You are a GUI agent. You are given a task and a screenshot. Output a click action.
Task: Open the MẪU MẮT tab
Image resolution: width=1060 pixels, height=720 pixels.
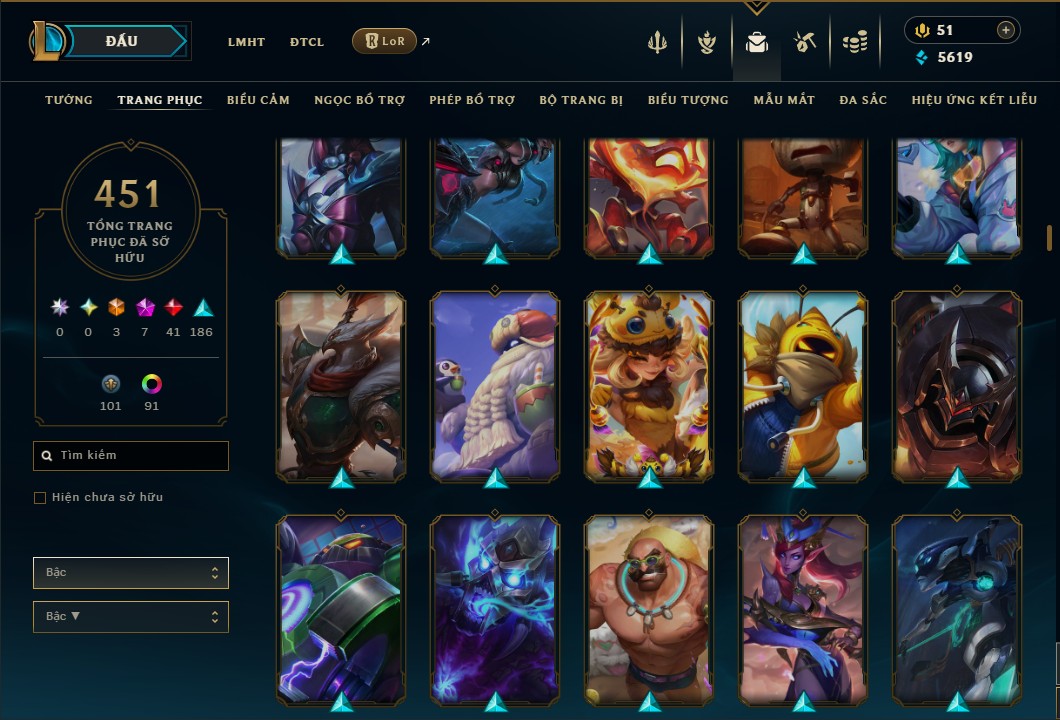pyautogui.click(x=784, y=100)
